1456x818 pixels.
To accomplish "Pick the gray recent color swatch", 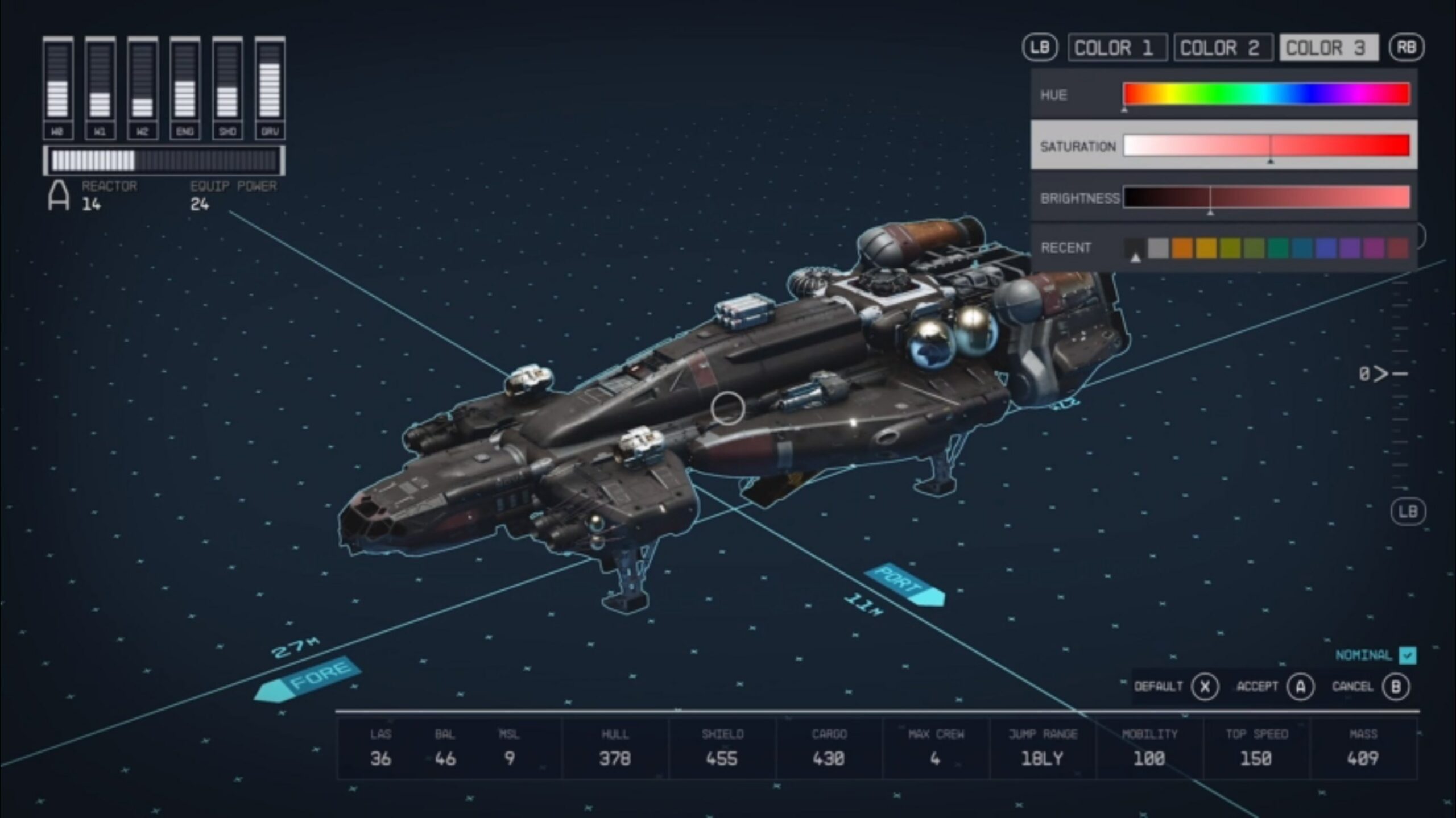I will click(x=1158, y=248).
